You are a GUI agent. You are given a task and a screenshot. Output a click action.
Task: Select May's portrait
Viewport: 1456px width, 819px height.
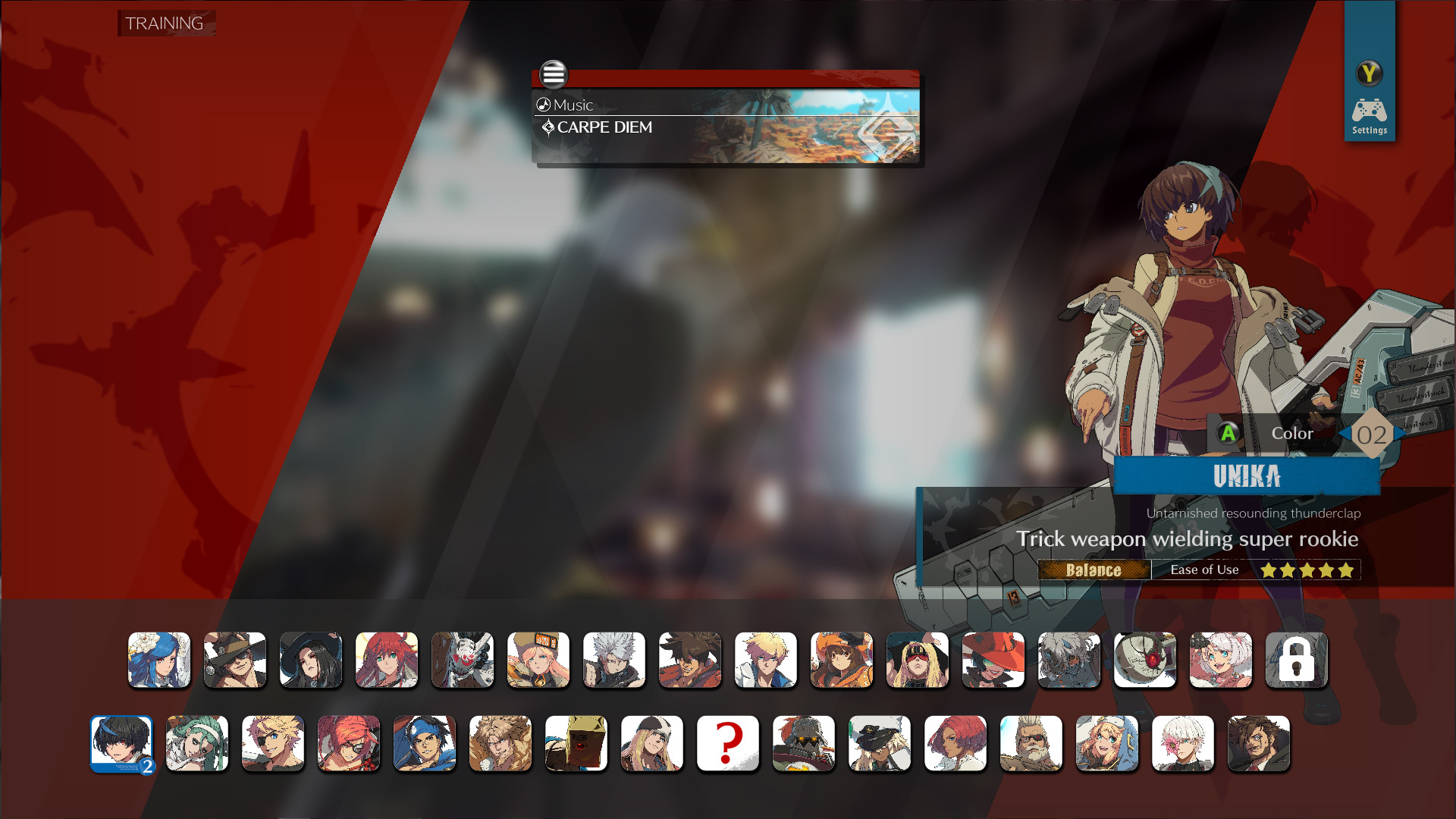842,661
